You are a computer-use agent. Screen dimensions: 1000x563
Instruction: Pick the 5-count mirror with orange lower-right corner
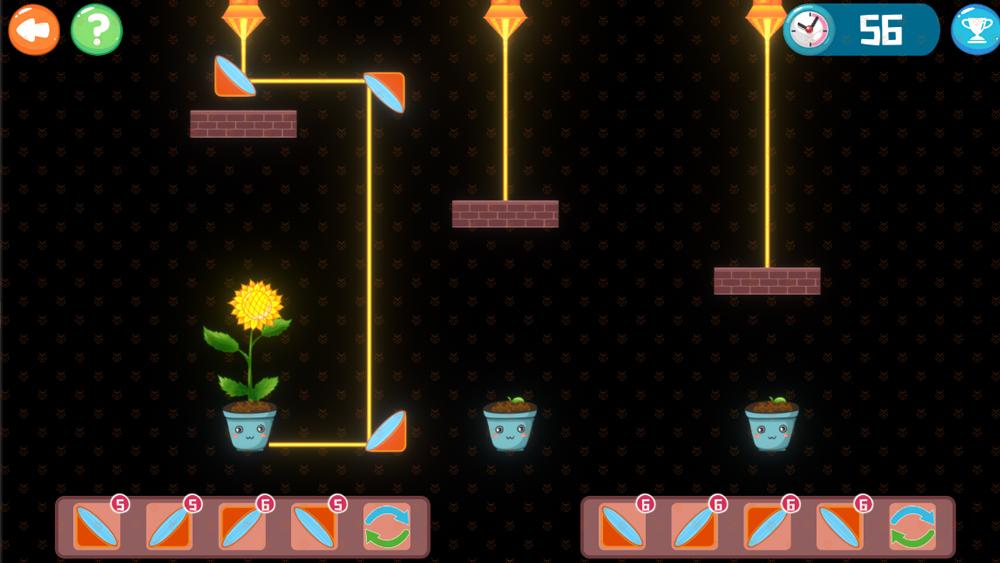click(x=169, y=526)
